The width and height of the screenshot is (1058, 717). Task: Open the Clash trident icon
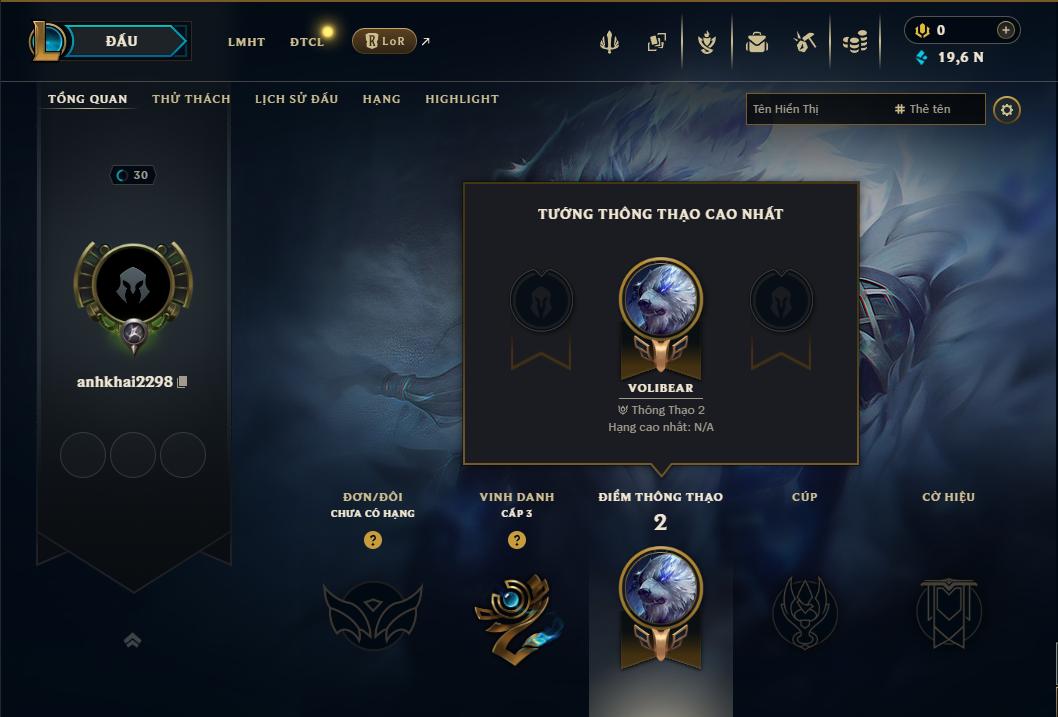tap(609, 42)
